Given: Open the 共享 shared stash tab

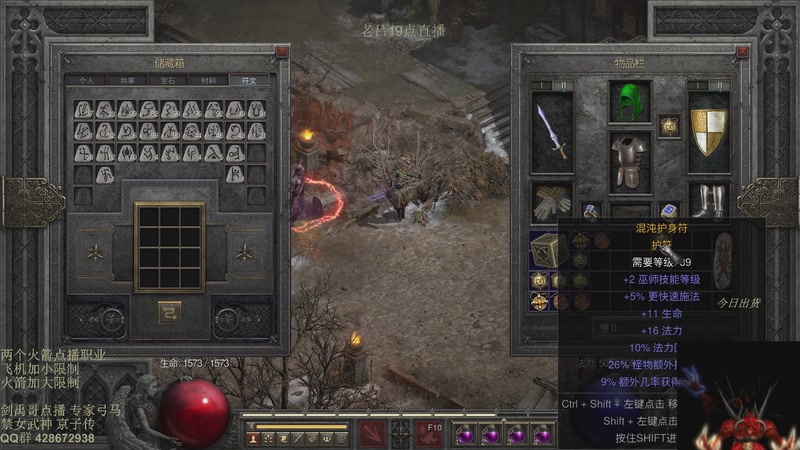Looking at the screenshot, I should (127, 80).
